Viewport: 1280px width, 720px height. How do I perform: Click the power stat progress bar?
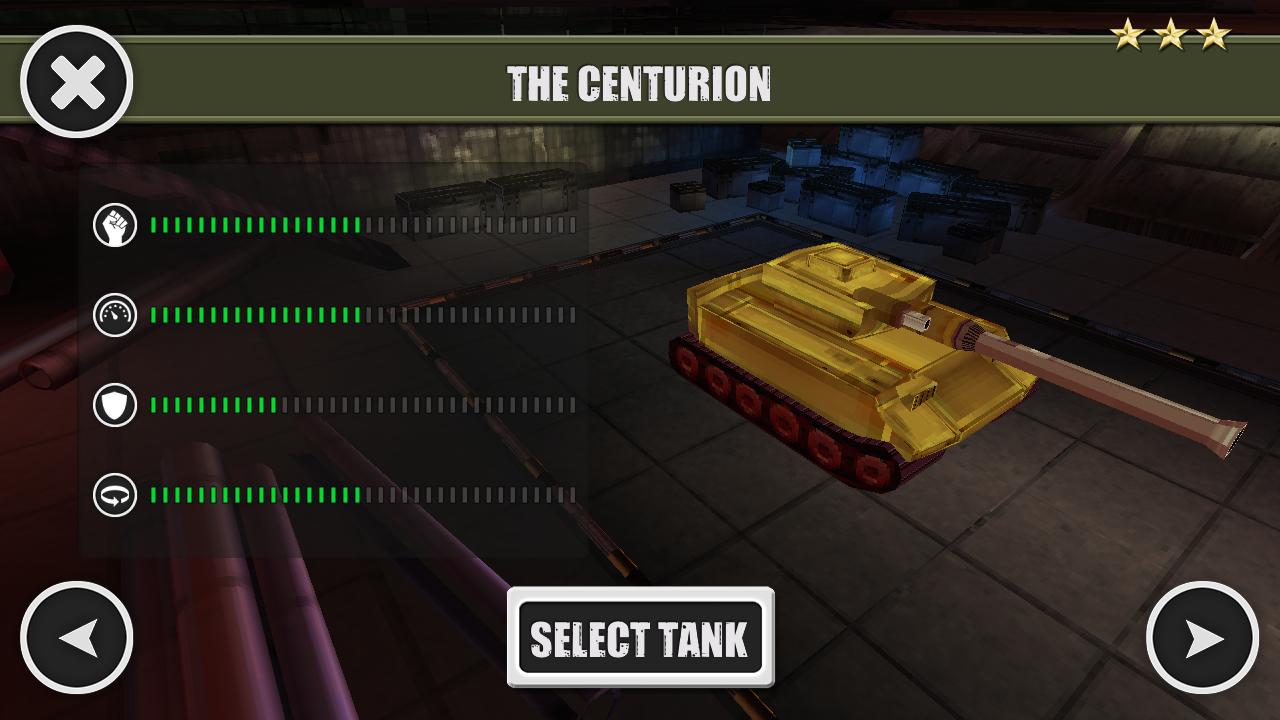360,225
